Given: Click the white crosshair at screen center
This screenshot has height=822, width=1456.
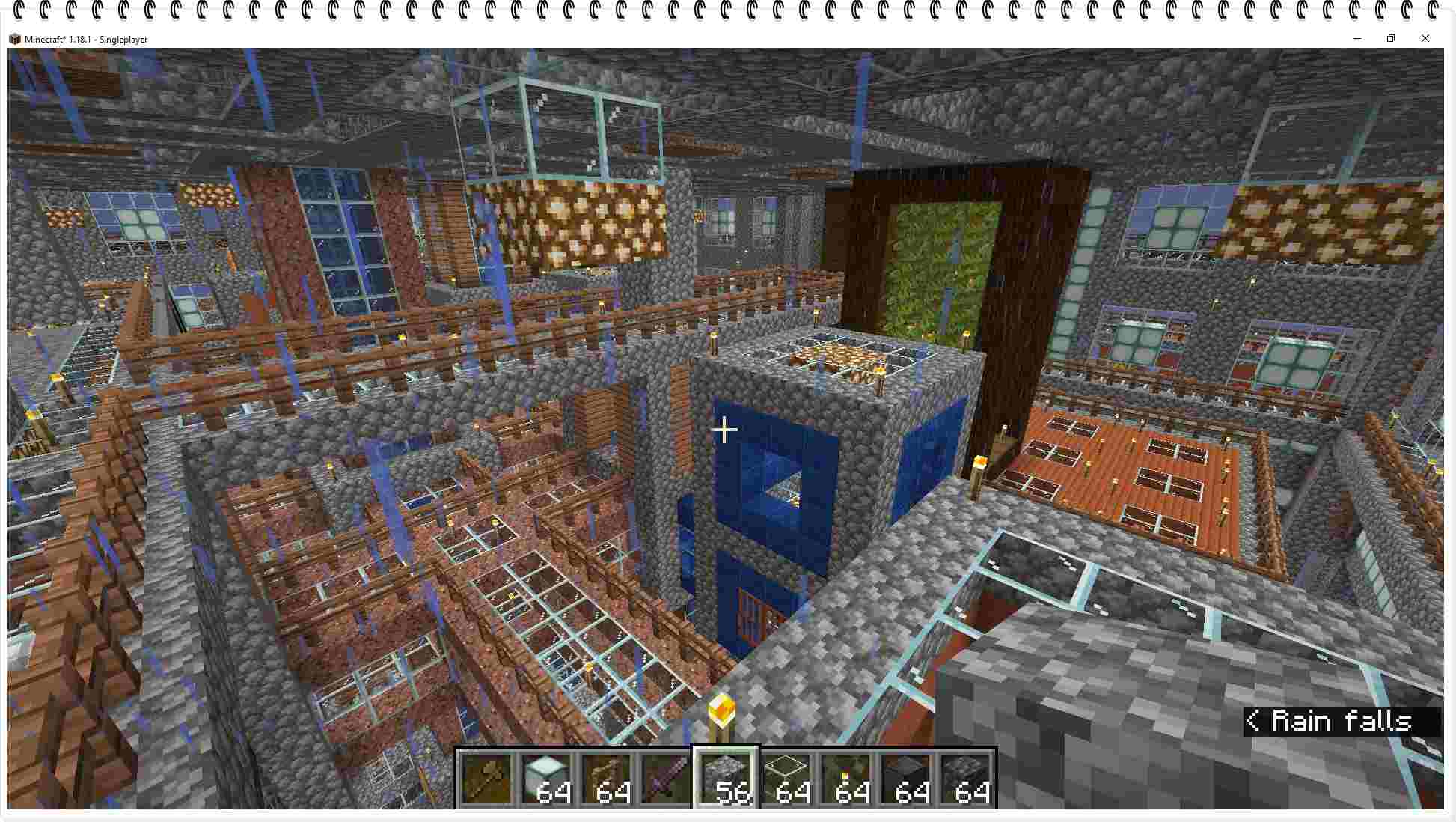Looking at the screenshot, I should [x=724, y=430].
